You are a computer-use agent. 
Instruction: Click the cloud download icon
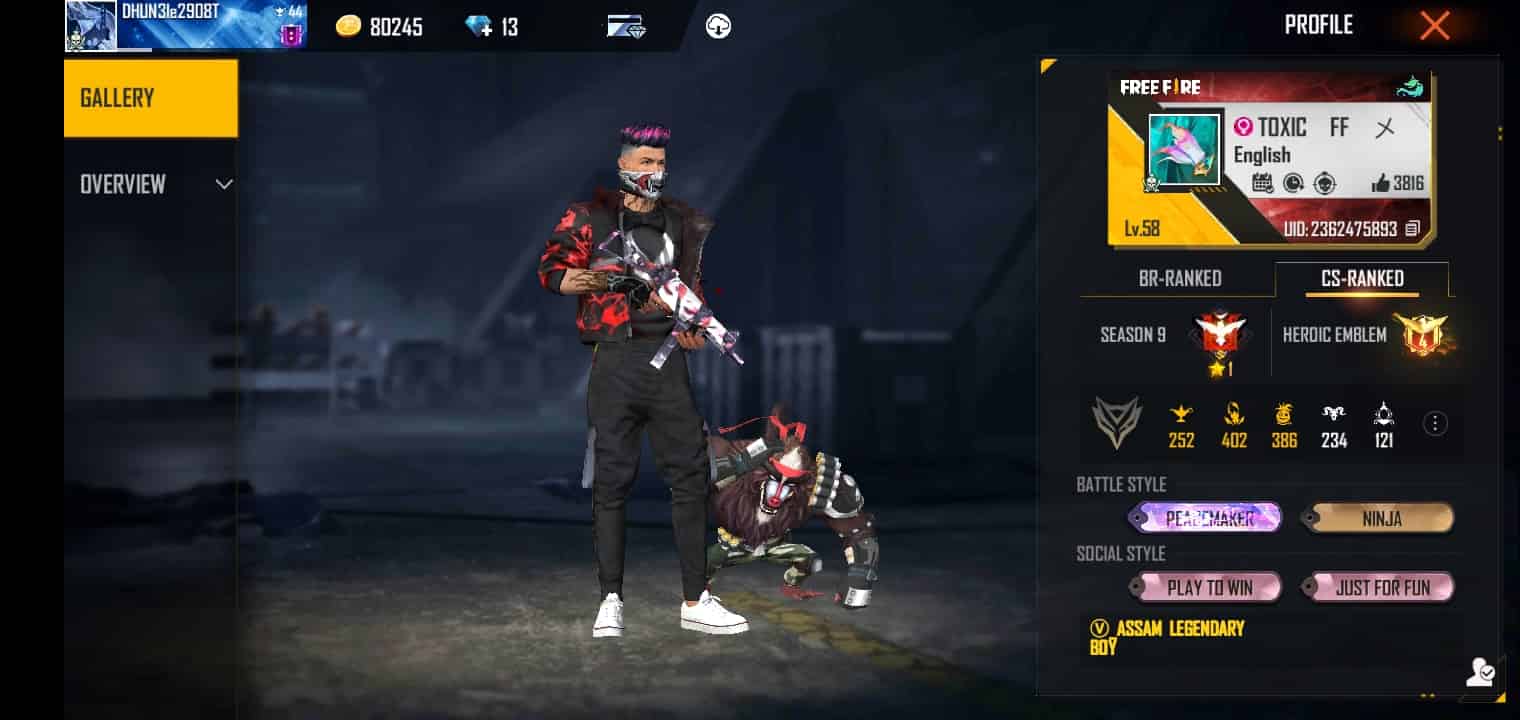[x=717, y=27]
